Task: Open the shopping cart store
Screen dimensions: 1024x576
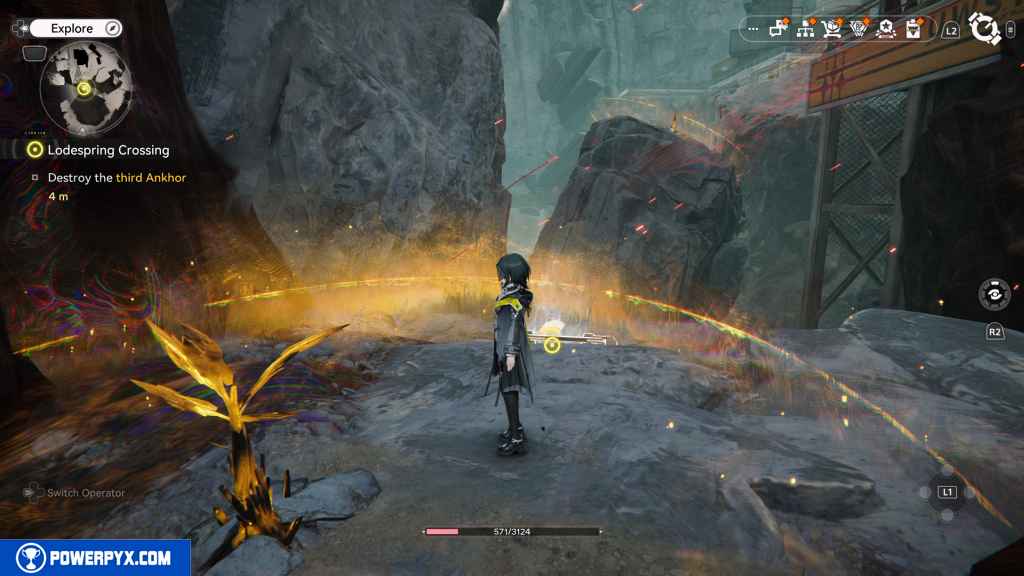Action: pos(832,29)
